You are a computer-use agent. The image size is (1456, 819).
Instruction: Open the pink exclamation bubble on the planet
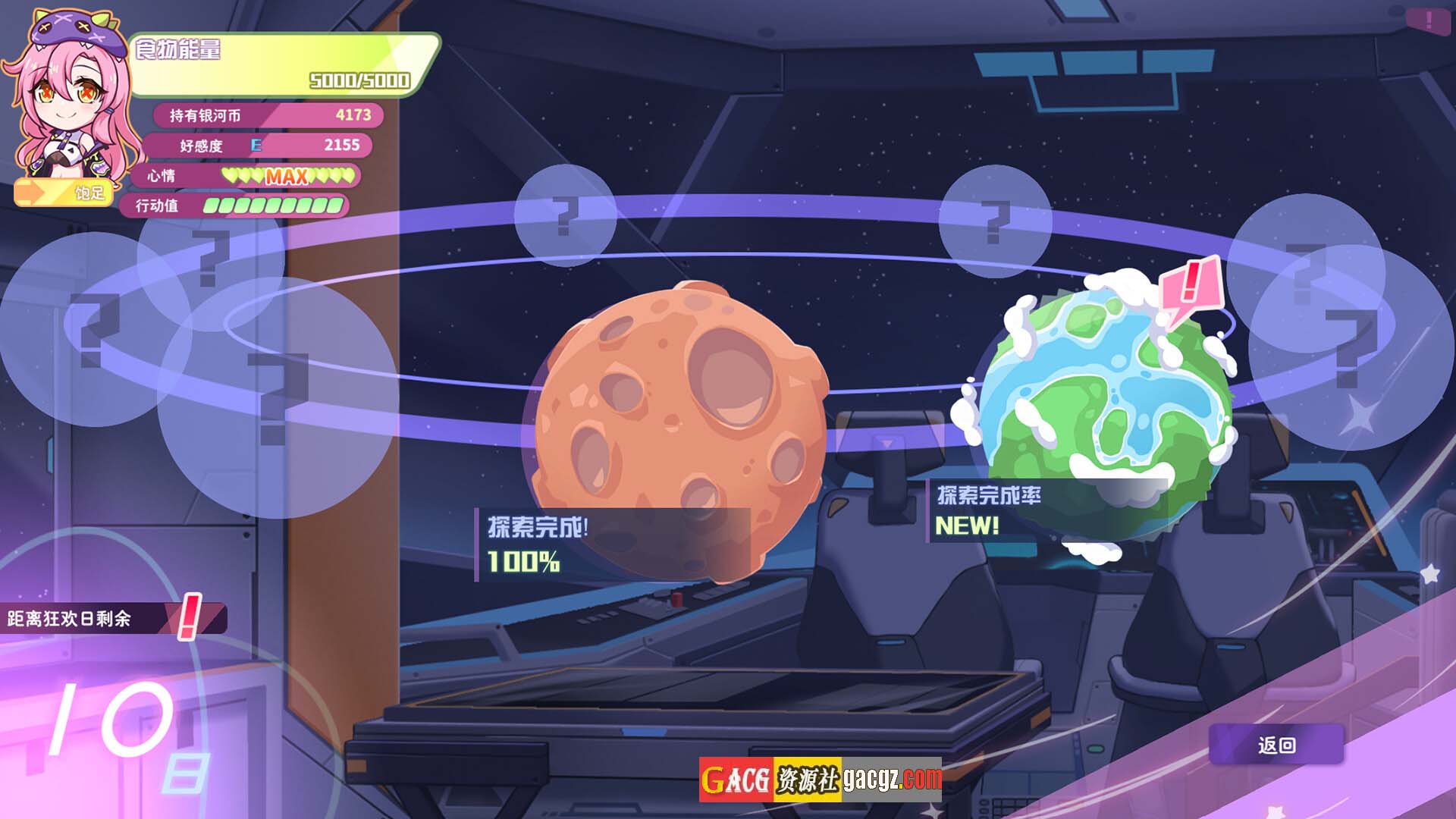coord(1191,288)
